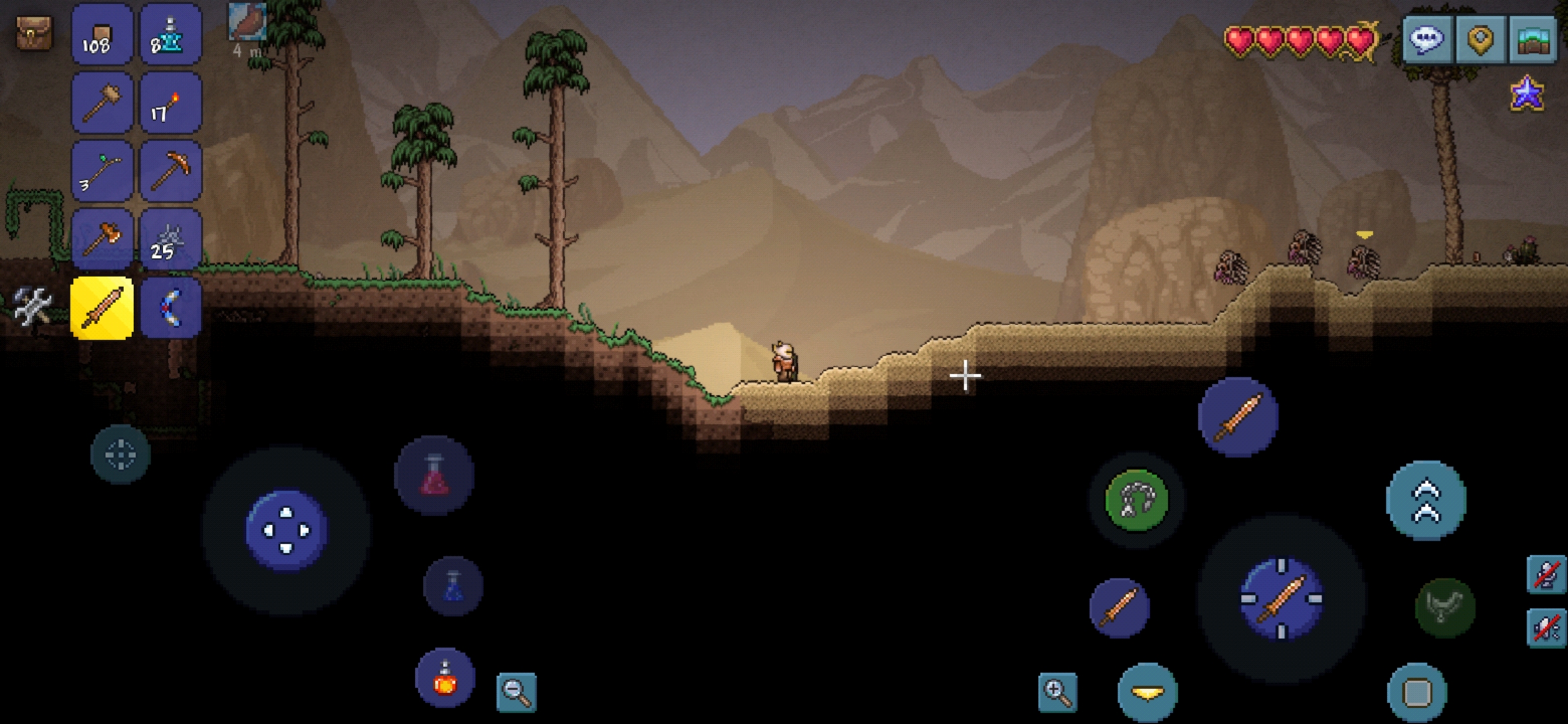Image resolution: width=1568 pixels, height=724 pixels.
Task: Choose the cobweb stack of 25
Action: [x=170, y=240]
